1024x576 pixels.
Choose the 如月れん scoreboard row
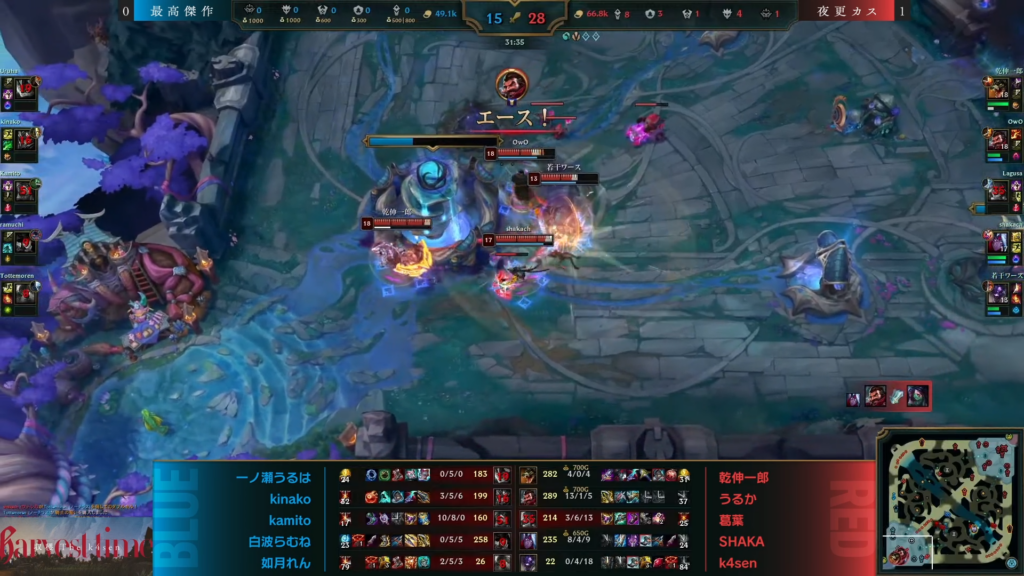284,562
